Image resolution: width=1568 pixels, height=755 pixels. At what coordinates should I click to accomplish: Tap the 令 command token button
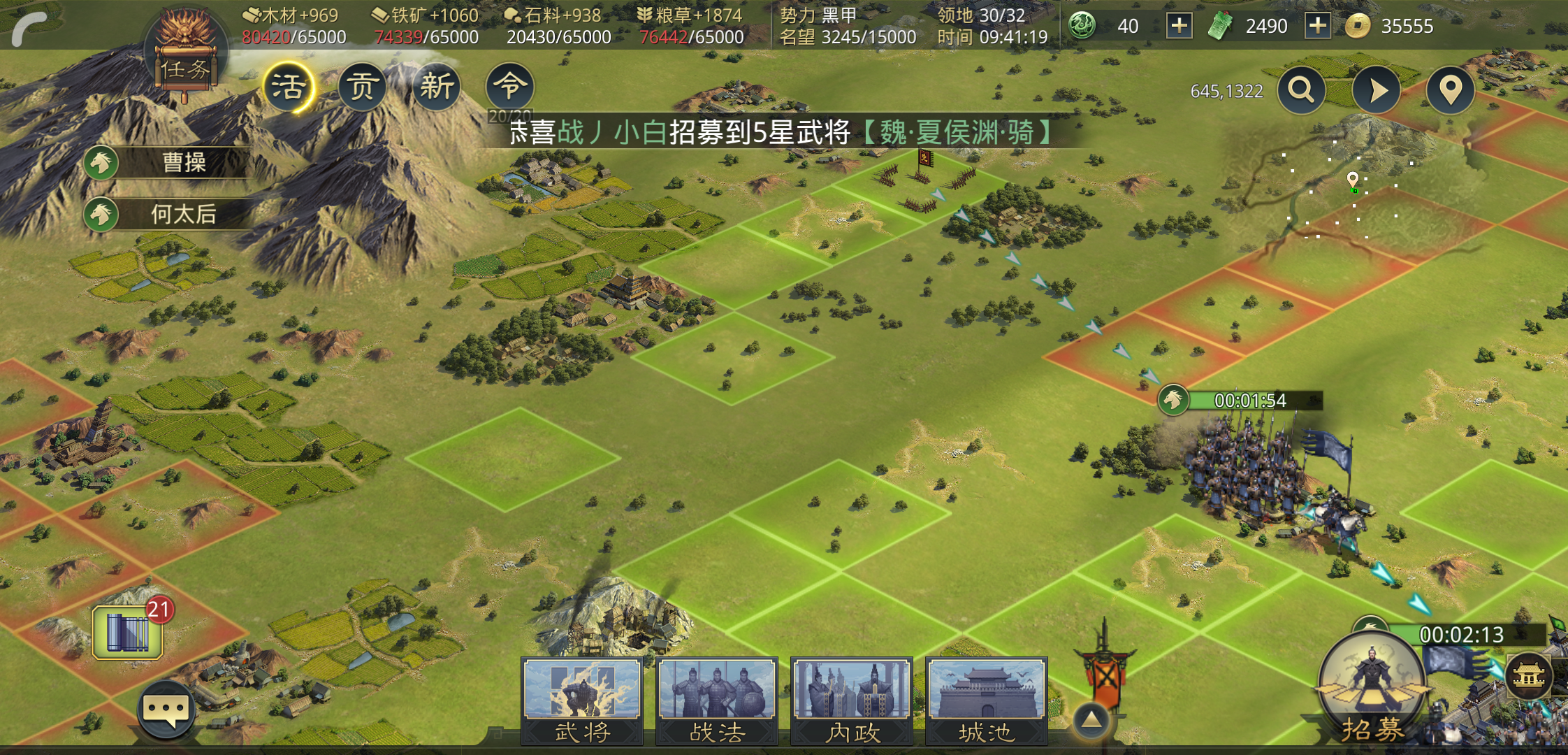(510, 86)
